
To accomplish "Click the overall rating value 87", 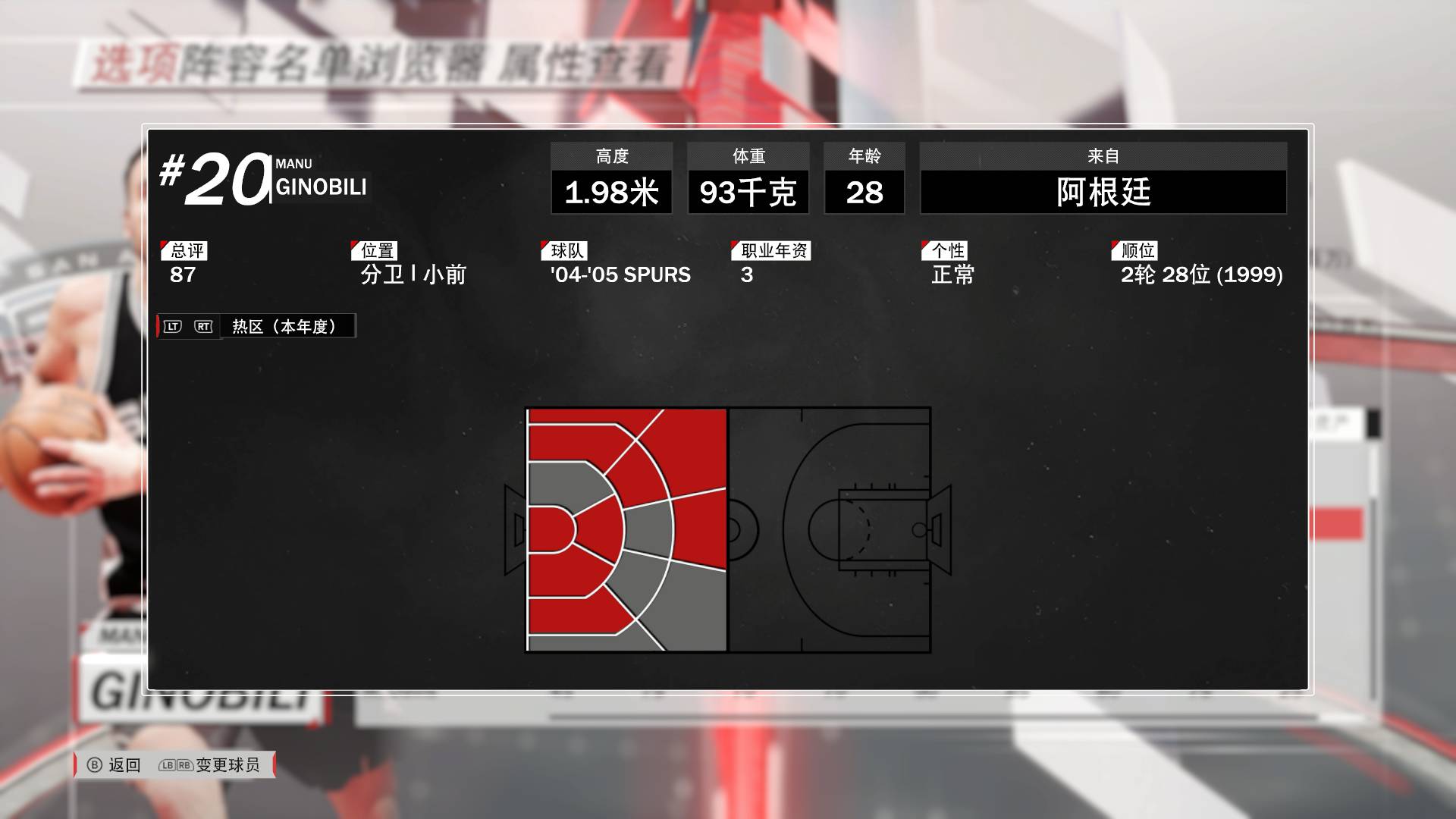I will coord(182,275).
